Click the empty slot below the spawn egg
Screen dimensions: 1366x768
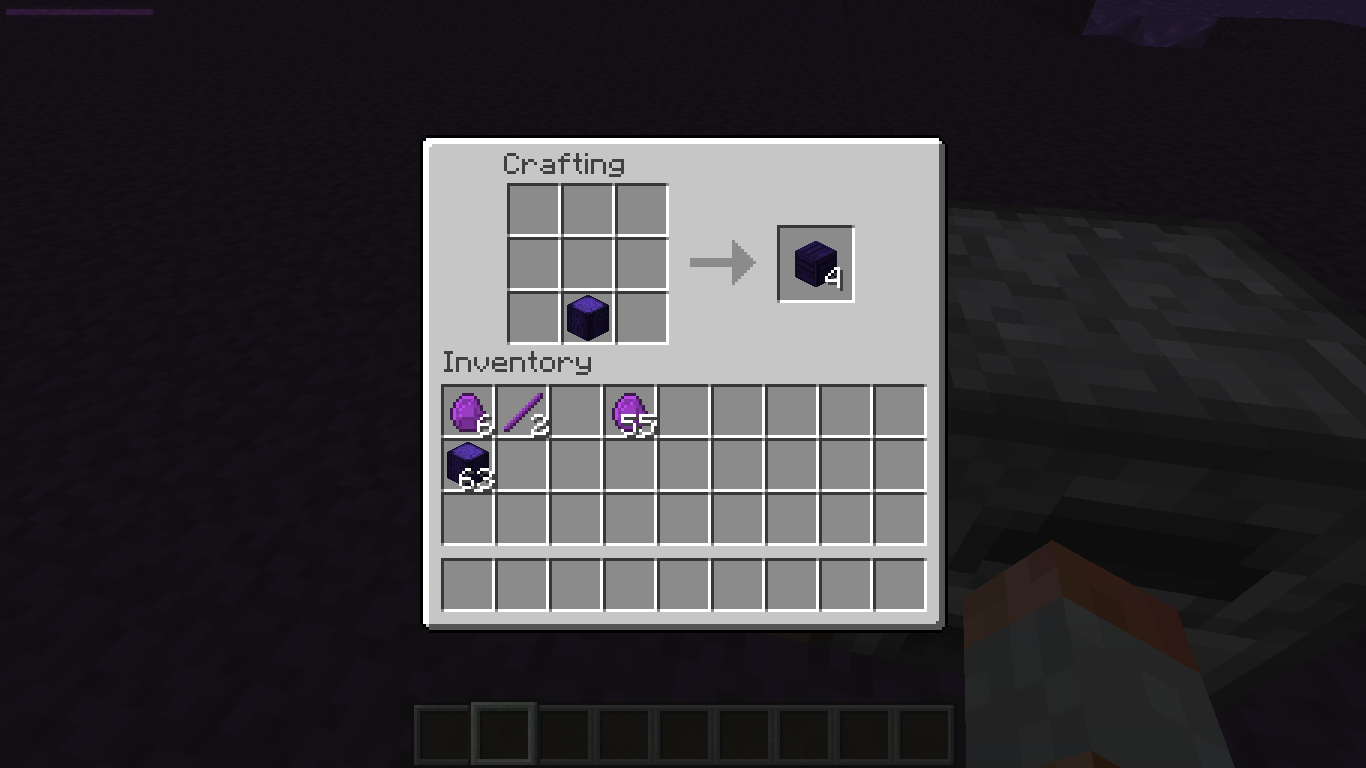[x=630, y=464]
